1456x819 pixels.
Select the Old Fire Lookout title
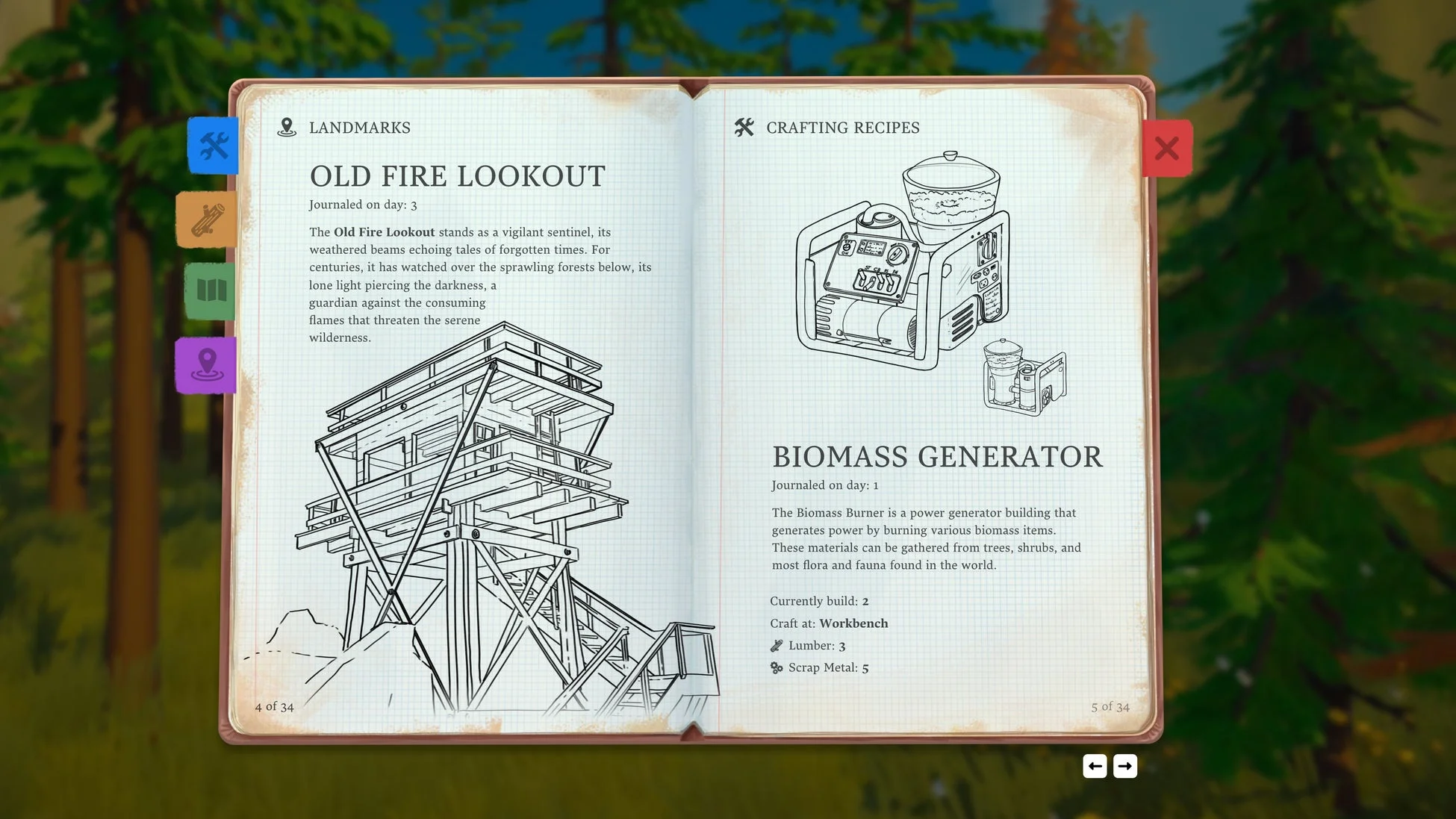click(x=458, y=177)
